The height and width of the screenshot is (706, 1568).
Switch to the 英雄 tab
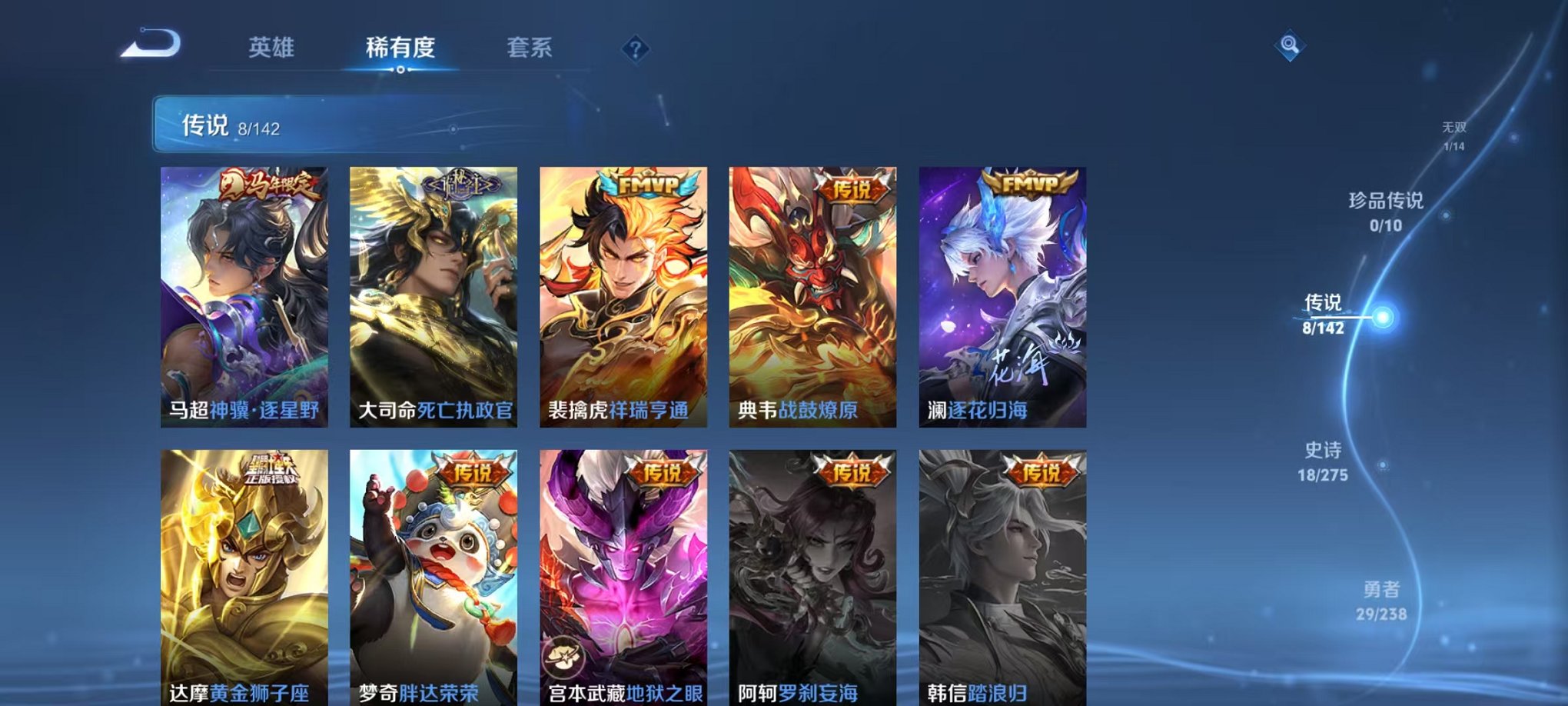coord(271,47)
